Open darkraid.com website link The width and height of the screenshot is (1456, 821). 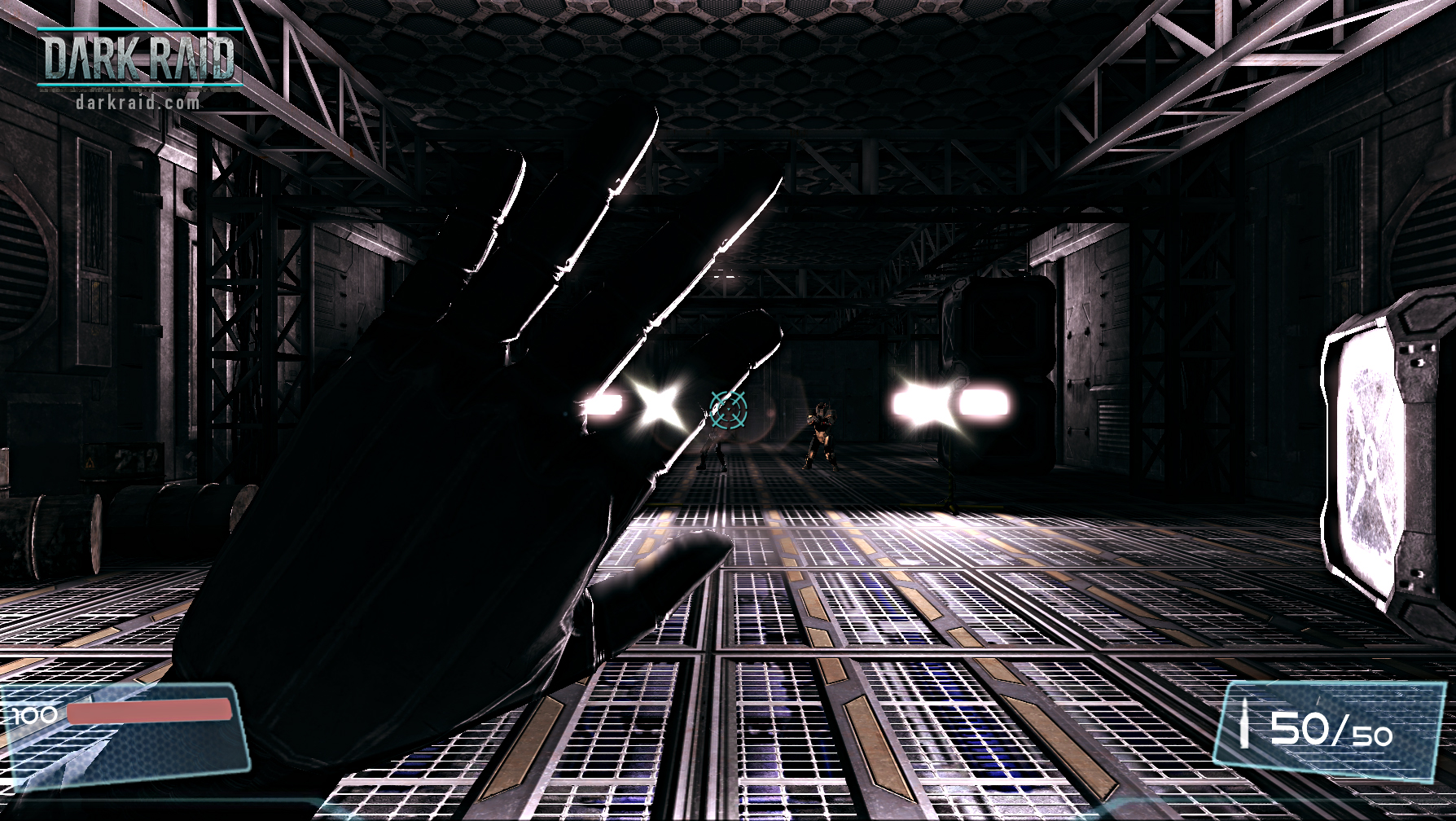pyautogui.click(x=137, y=102)
